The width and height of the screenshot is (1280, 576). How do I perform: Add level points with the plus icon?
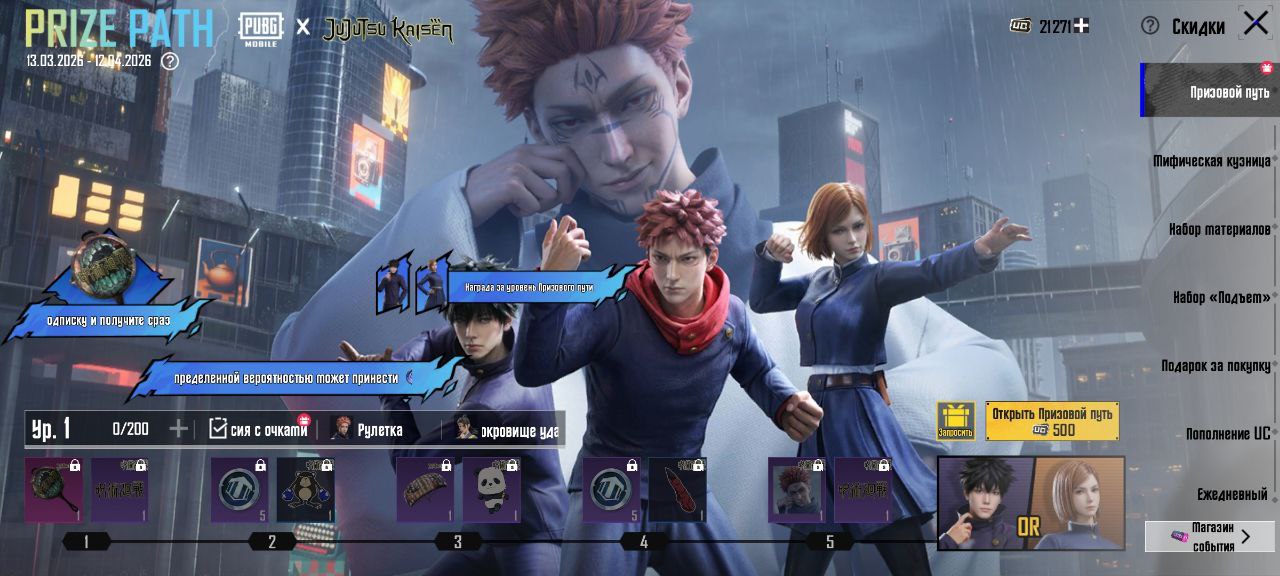[178, 429]
